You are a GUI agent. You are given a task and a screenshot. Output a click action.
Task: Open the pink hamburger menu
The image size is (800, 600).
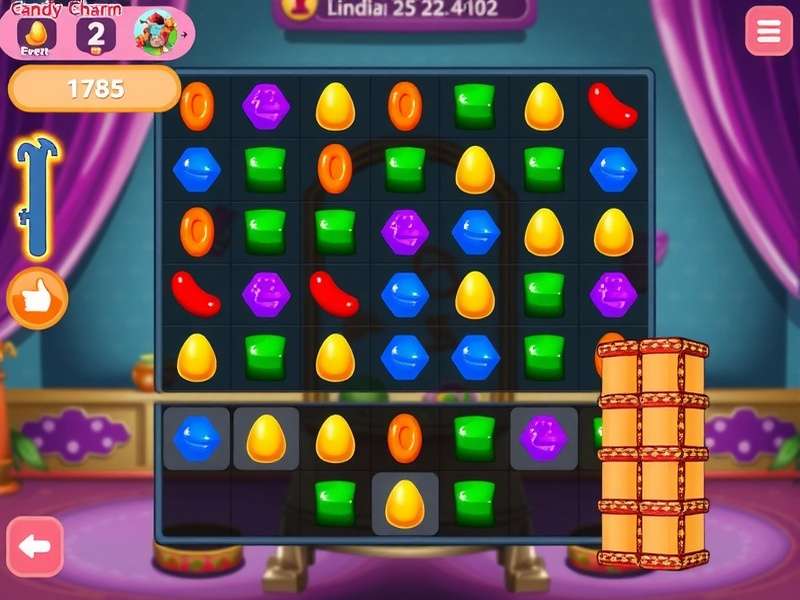pos(768,31)
